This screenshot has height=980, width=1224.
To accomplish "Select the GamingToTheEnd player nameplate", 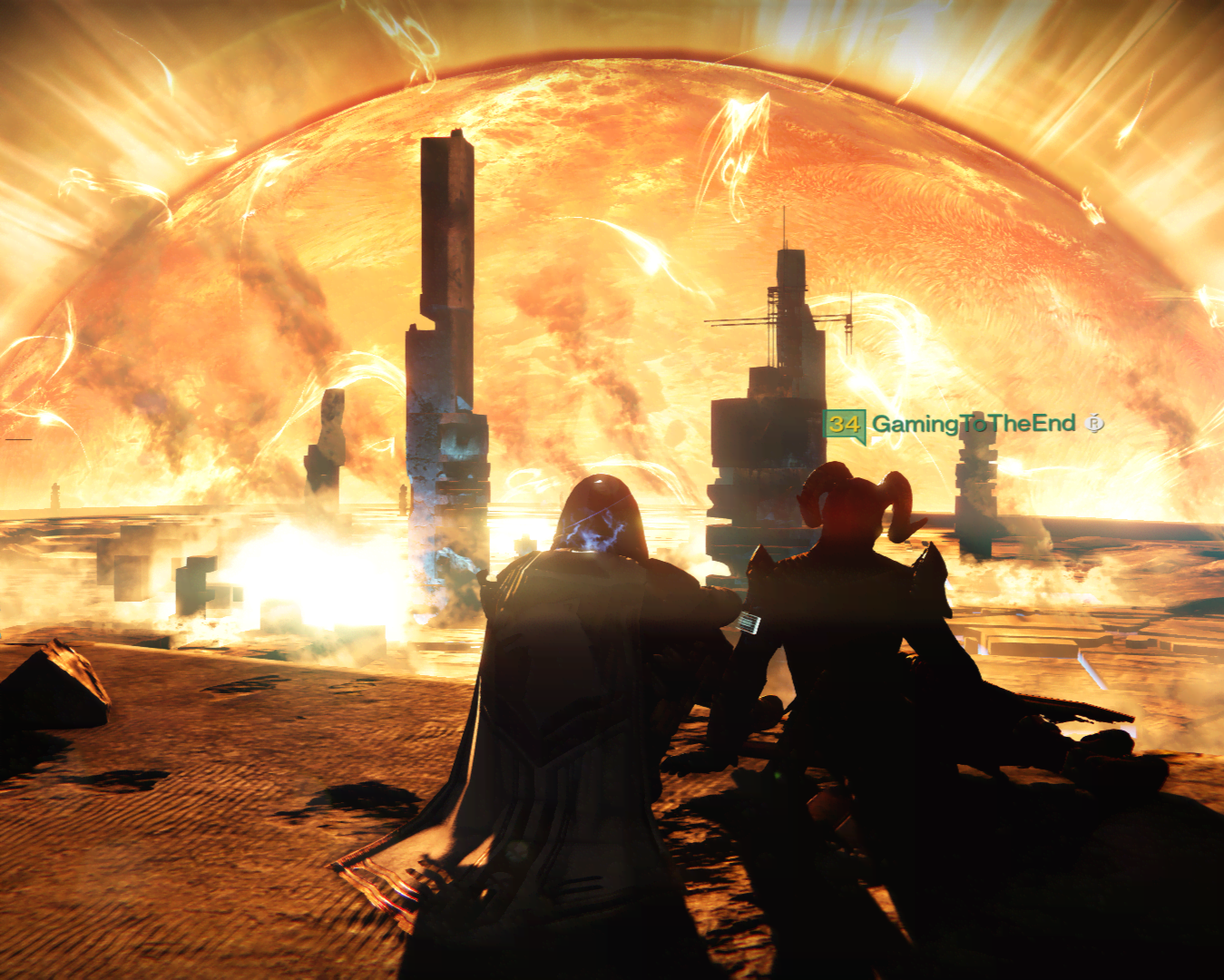I will 973,424.
